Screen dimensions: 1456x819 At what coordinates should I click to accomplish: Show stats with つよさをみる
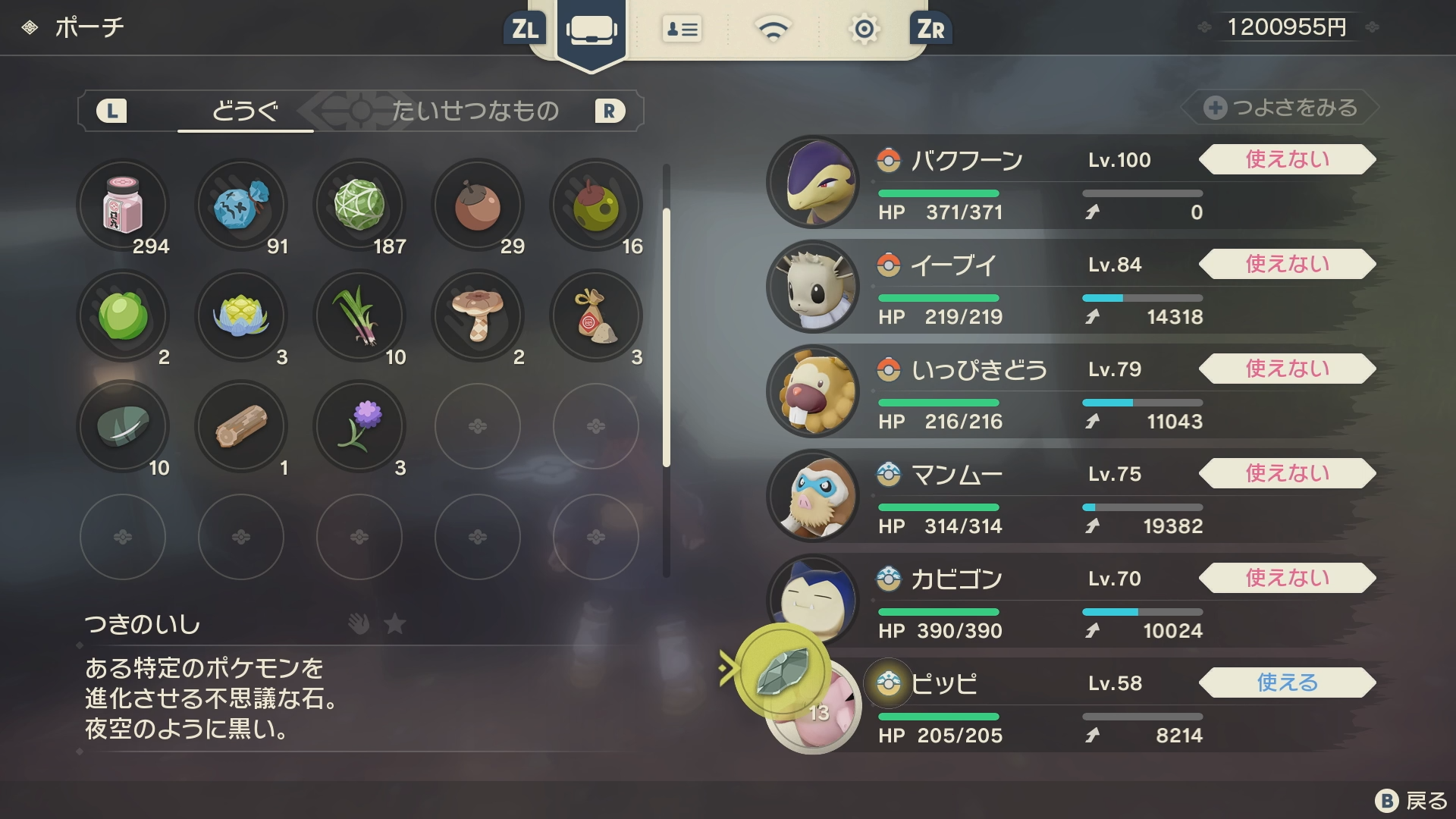point(1281,108)
